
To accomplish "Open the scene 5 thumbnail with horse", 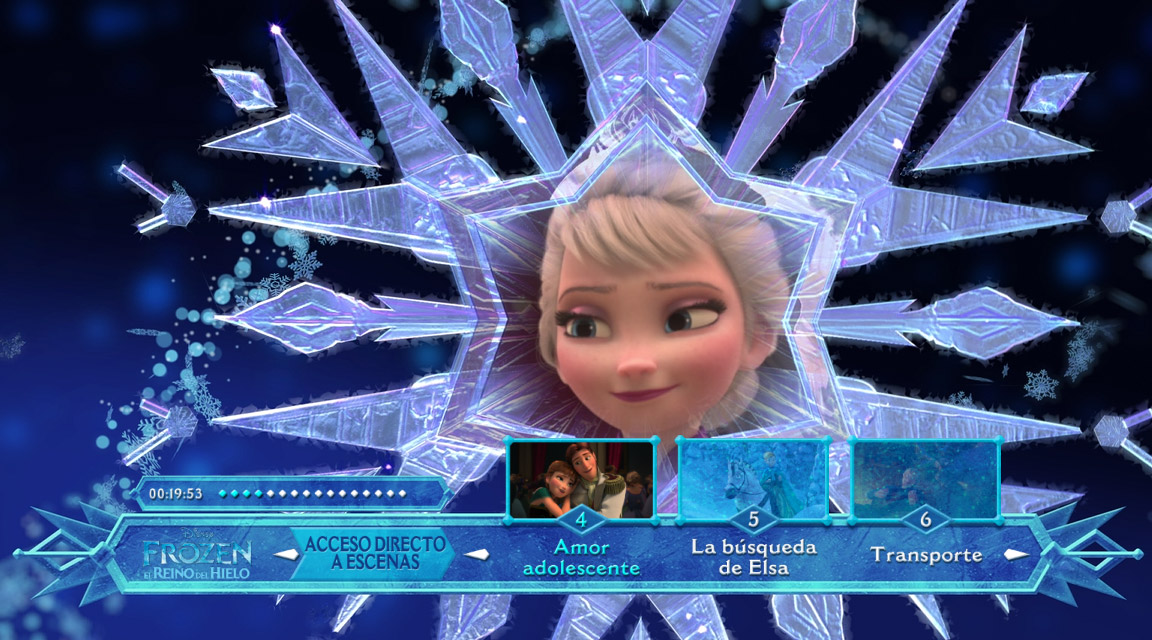I will pyautogui.click(x=753, y=479).
